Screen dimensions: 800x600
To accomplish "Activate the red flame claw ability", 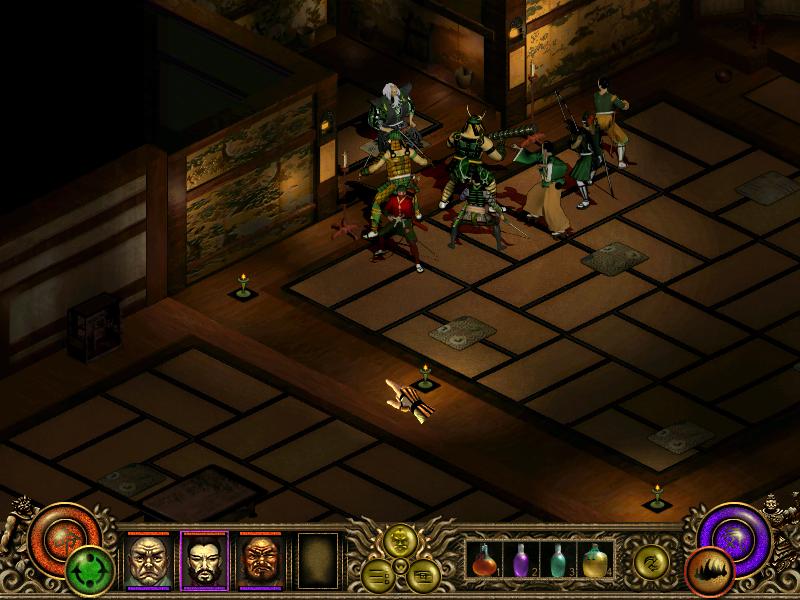I will pyautogui.click(x=709, y=573).
